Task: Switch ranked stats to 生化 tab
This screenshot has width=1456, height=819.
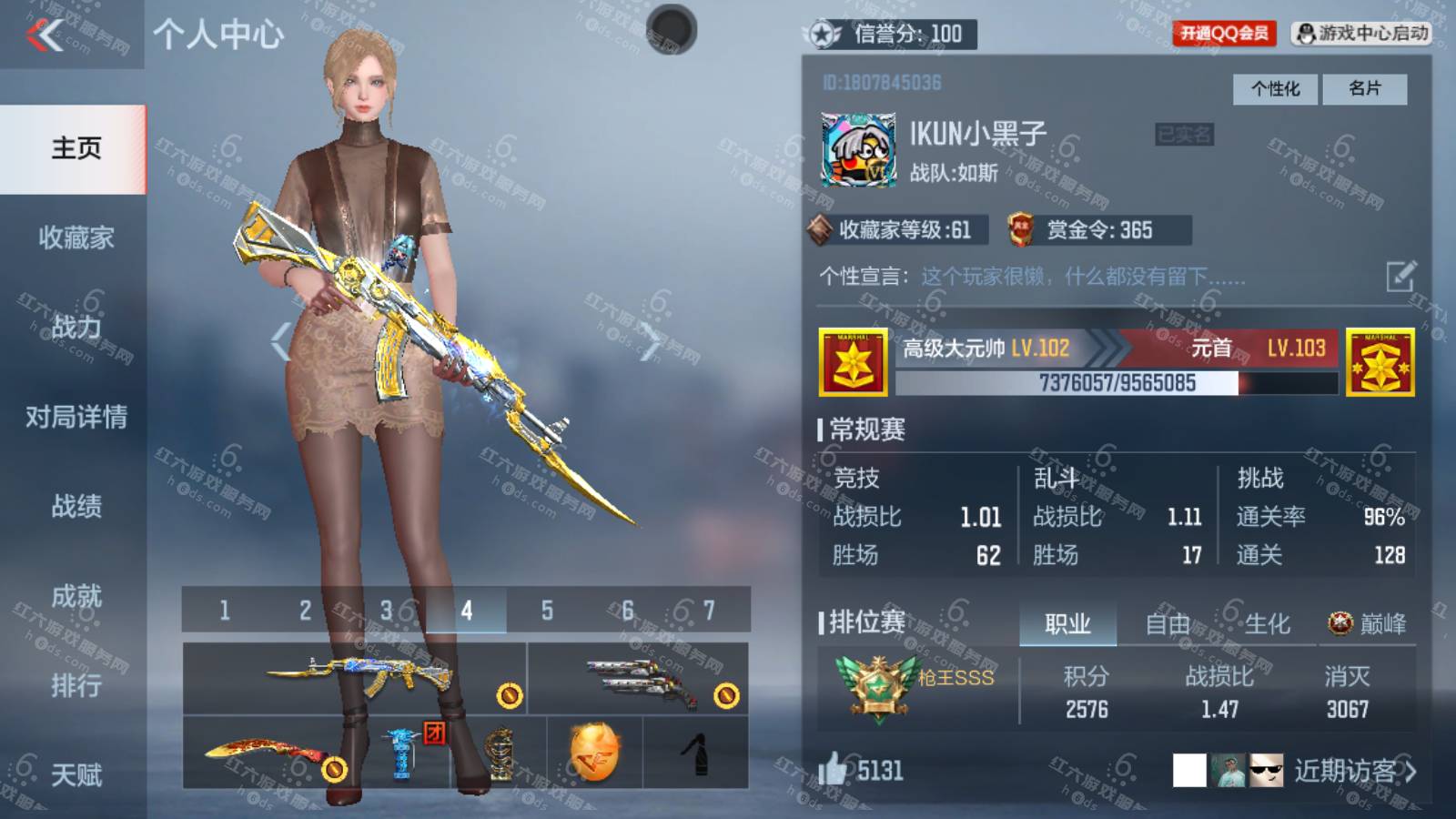Action: coord(1267,624)
